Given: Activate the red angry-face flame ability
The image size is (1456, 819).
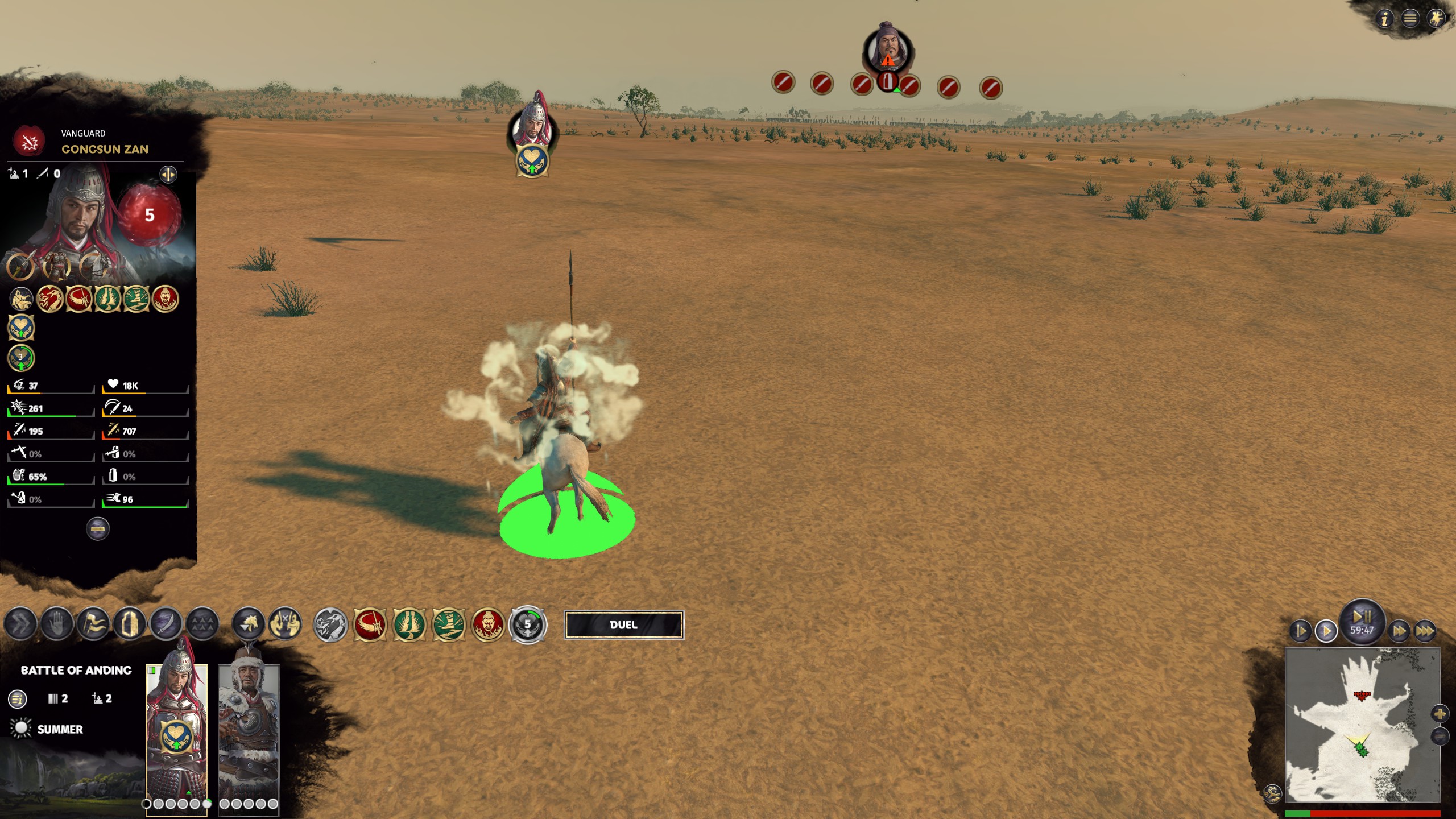Looking at the screenshot, I should [x=488, y=624].
